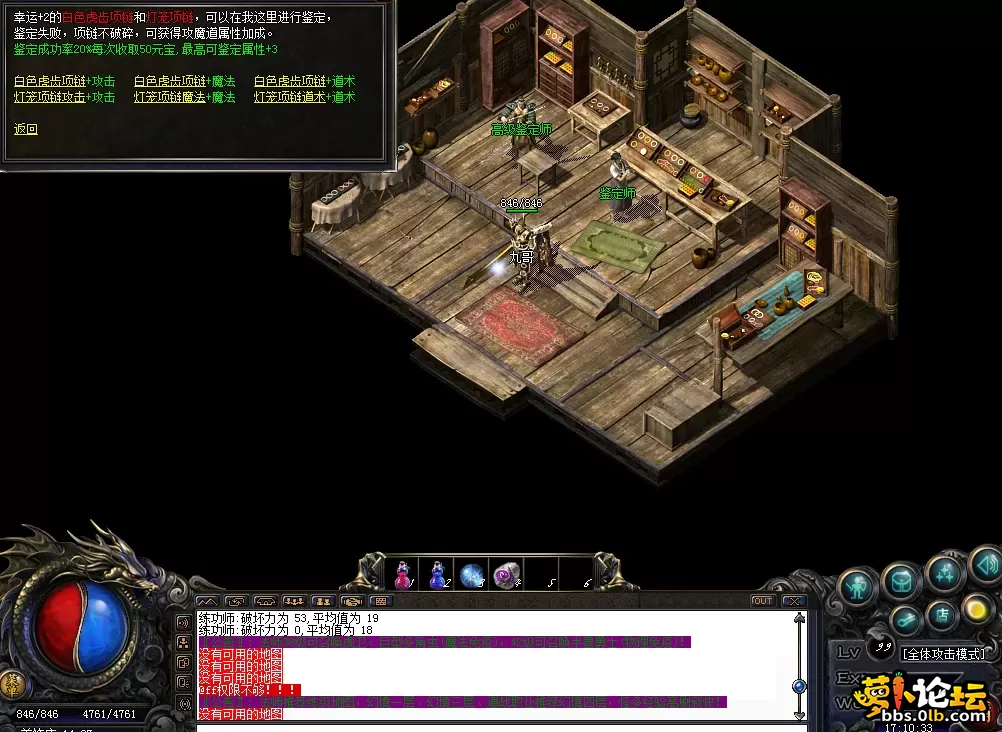Close the chat panel with X
Screen dimensions: 1002x732
pos(794,601)
